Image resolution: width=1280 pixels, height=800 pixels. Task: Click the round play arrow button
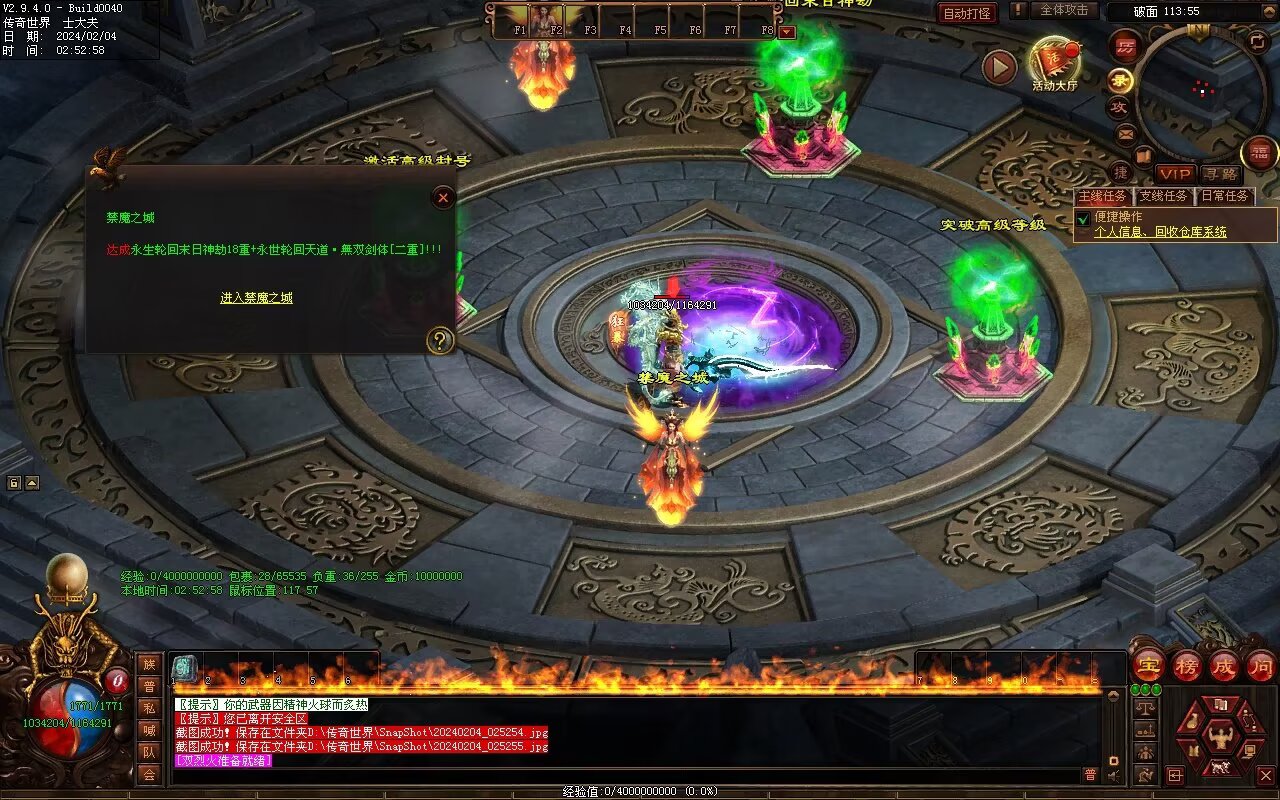tap(998, 67)
